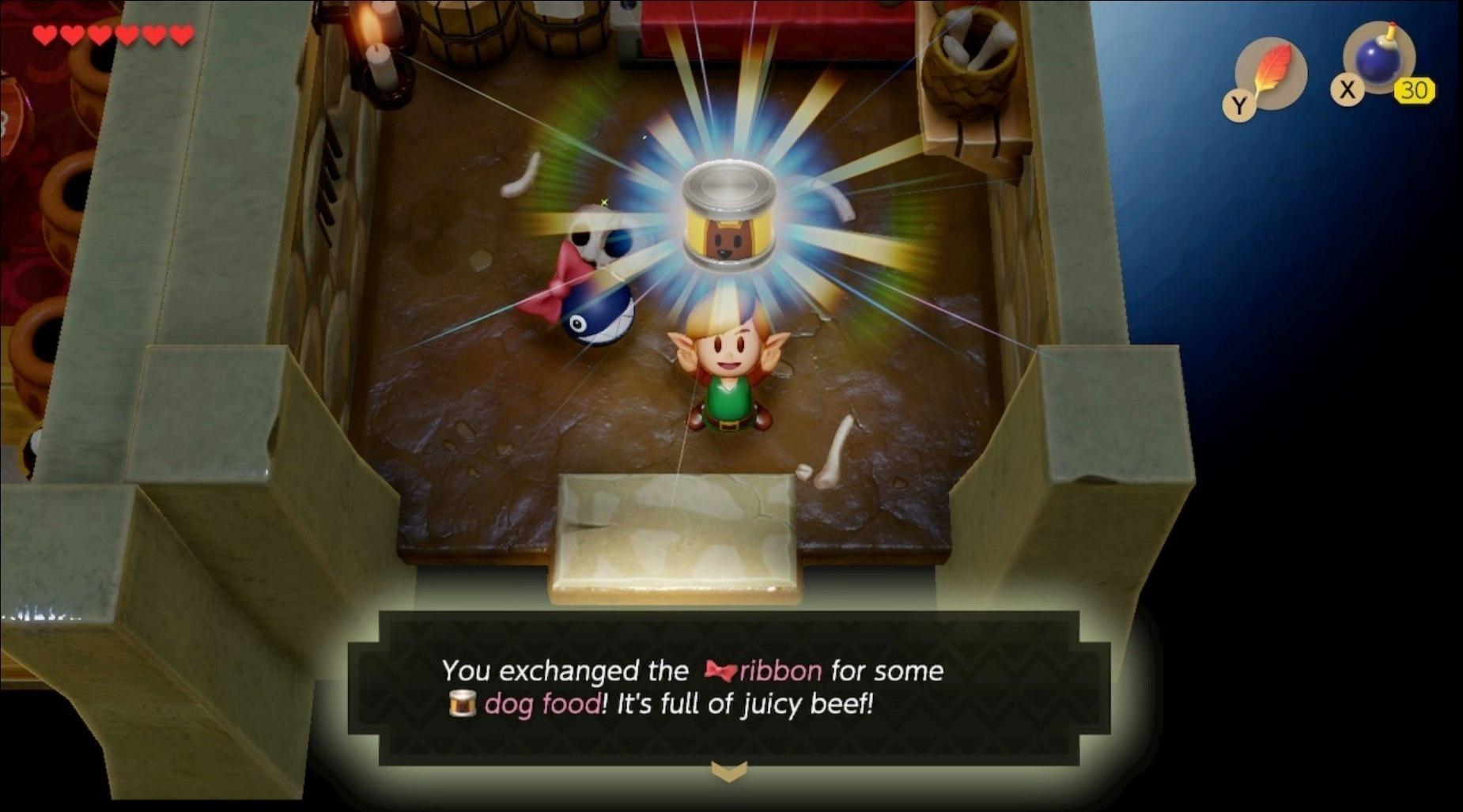This screenshot has height=812, width=1463.
Task: Click the candle on the left wall
Action: pyautogui.click(x=380, y=63)
